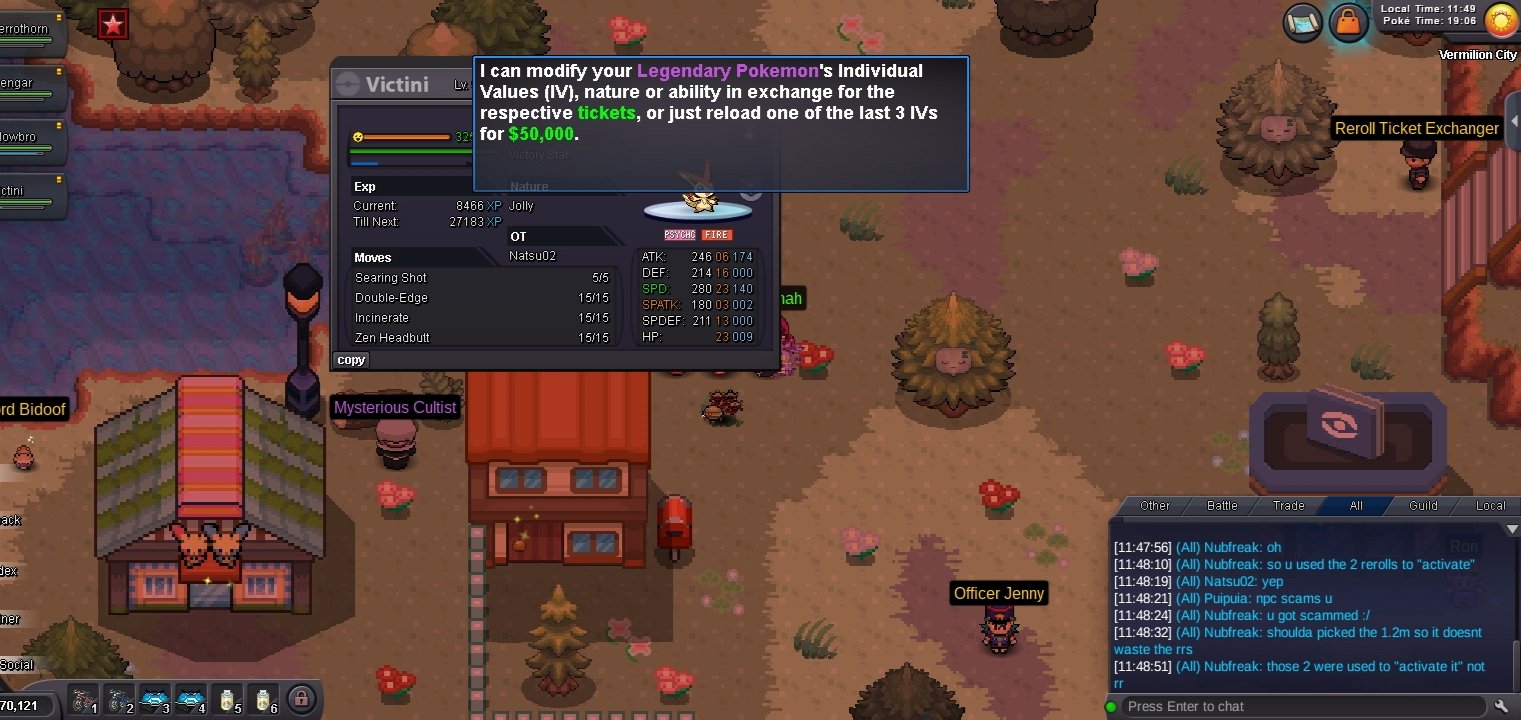Image resolution: width=1521 pixels, height=720 pixels.
Task: Focus the chat input box
Action: click(x=1300, y=706)
